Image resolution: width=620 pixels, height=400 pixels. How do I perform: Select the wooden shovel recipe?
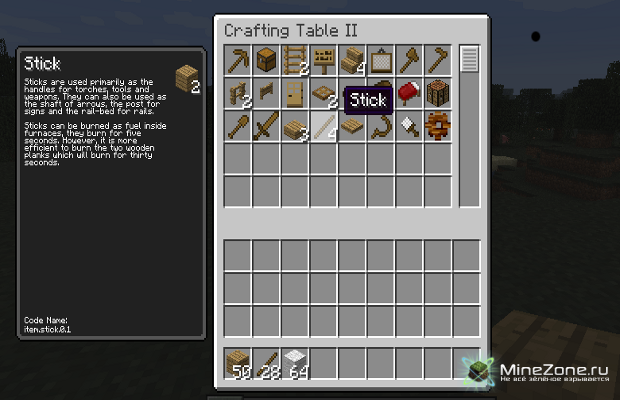click(x=238, y=127)
